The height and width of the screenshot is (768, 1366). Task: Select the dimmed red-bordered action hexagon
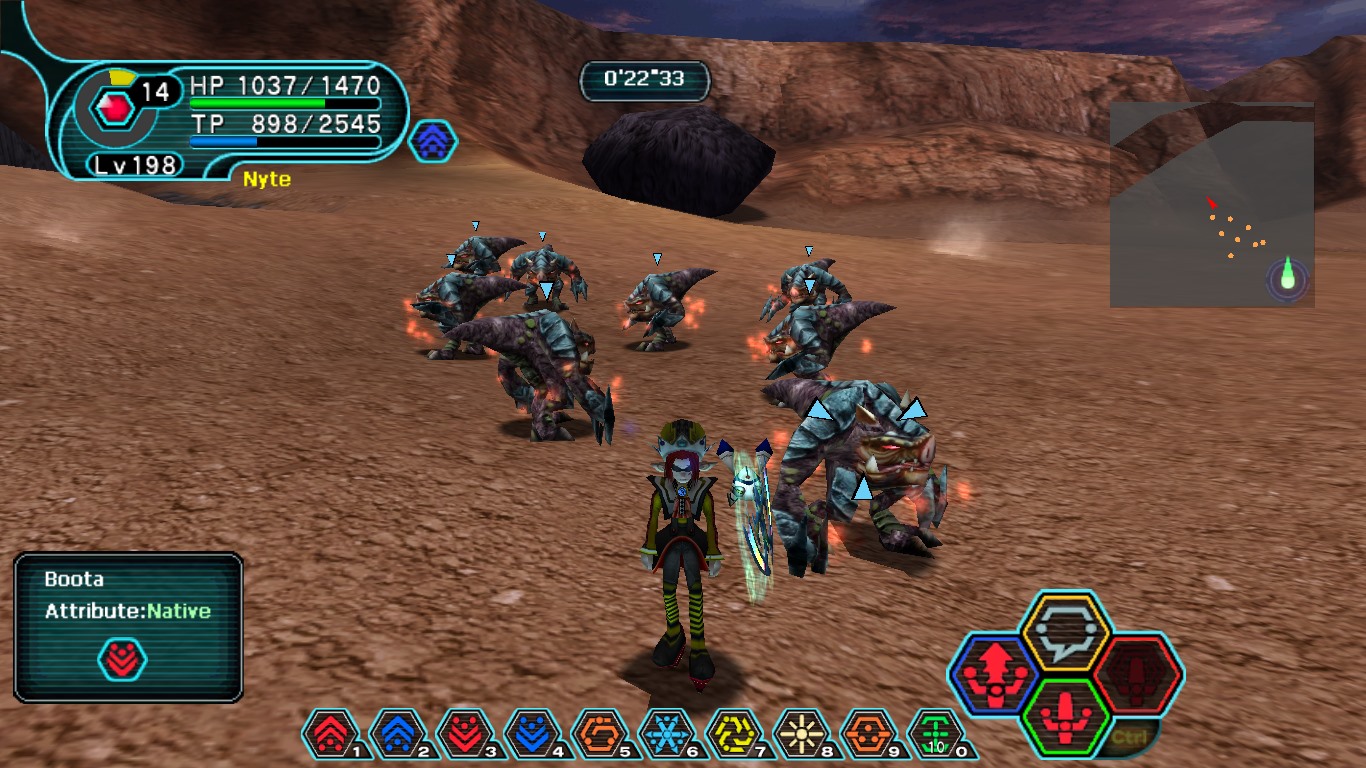[x=1138, y=674]
